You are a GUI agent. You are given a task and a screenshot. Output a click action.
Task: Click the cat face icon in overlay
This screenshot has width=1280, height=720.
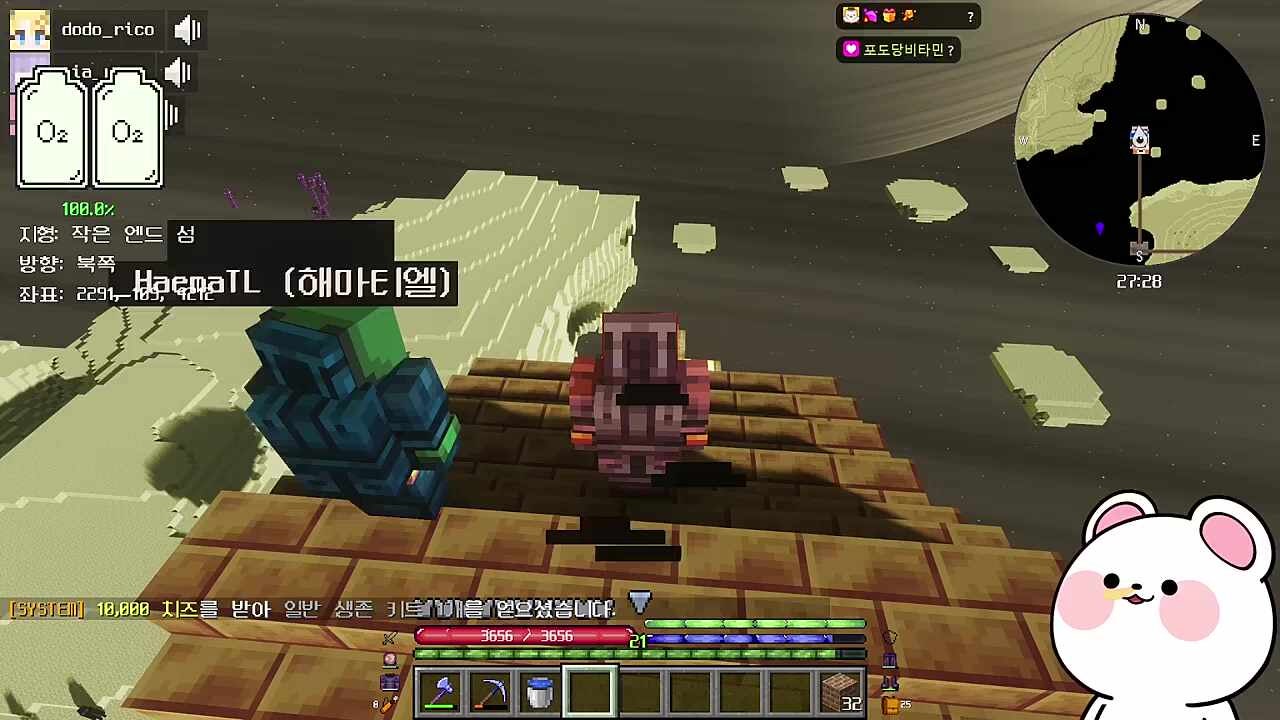851,16
